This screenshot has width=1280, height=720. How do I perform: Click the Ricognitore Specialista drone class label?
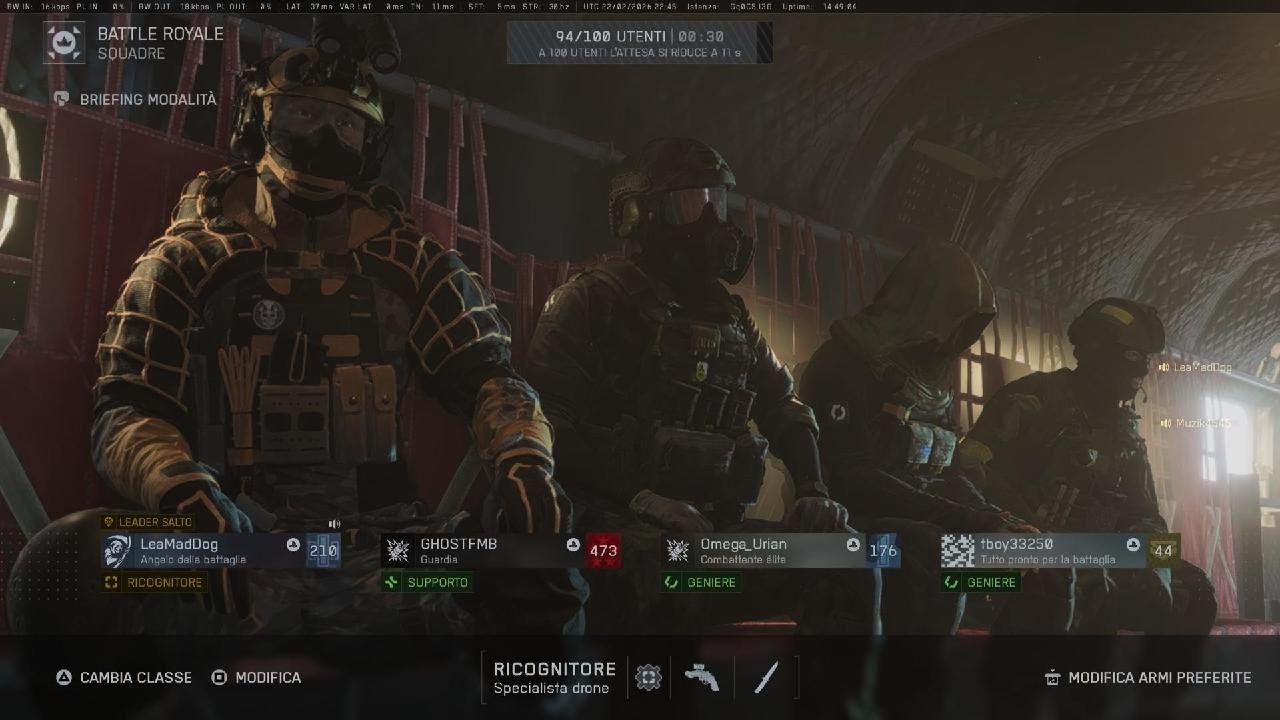click(x=554, y=678)
